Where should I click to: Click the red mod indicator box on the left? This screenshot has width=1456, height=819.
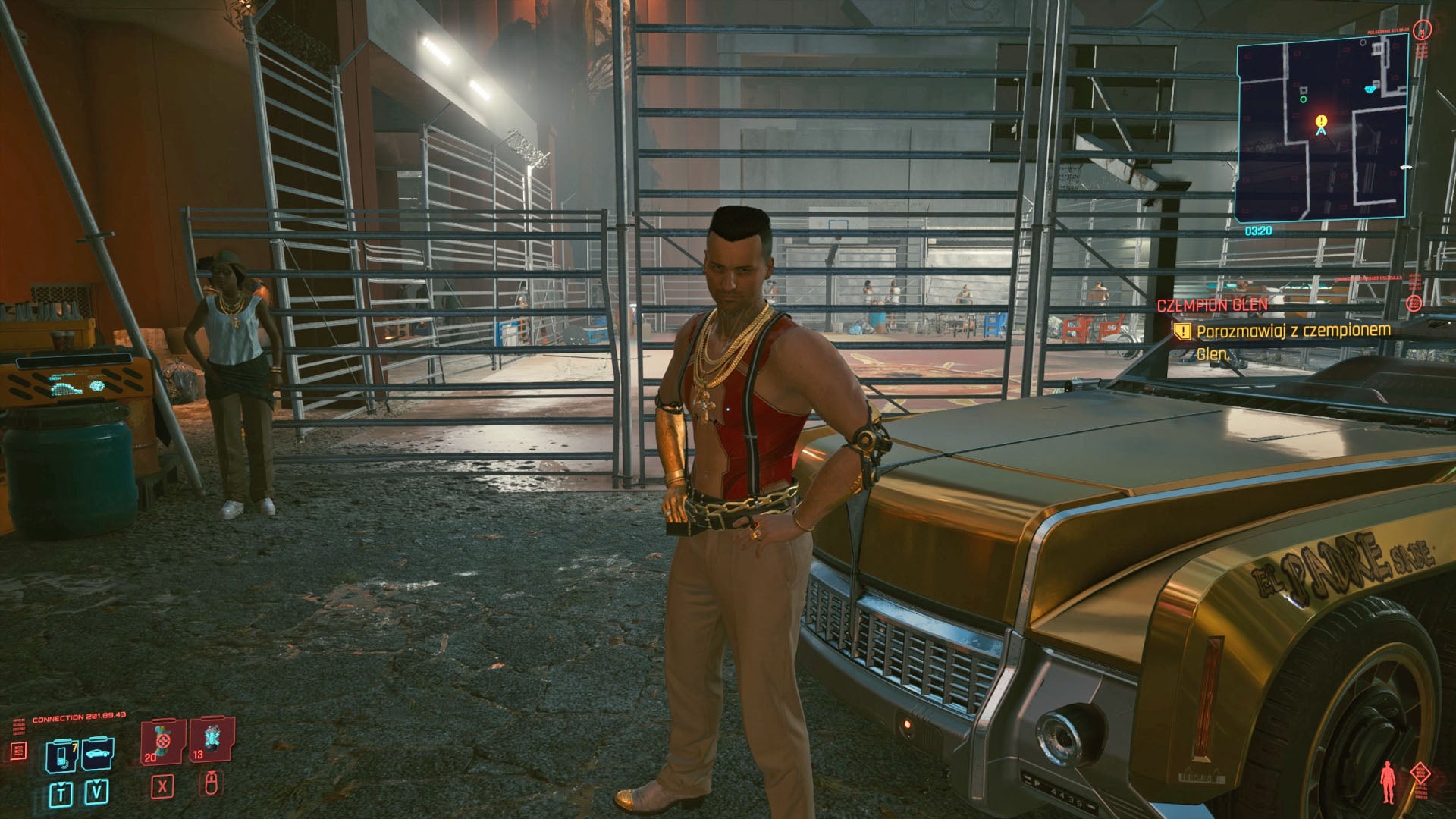coord(19,752)
